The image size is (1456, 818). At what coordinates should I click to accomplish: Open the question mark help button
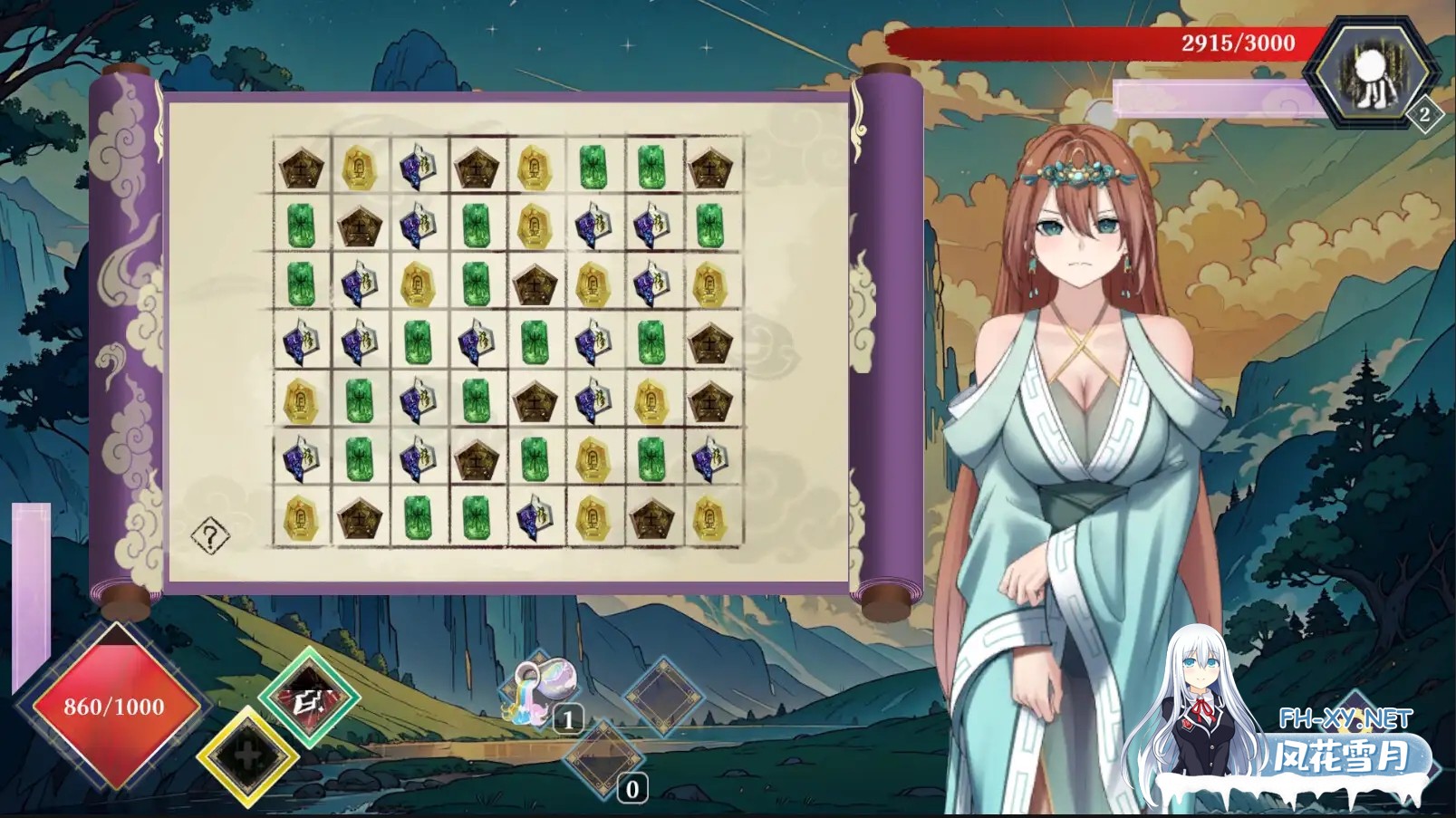210,536
